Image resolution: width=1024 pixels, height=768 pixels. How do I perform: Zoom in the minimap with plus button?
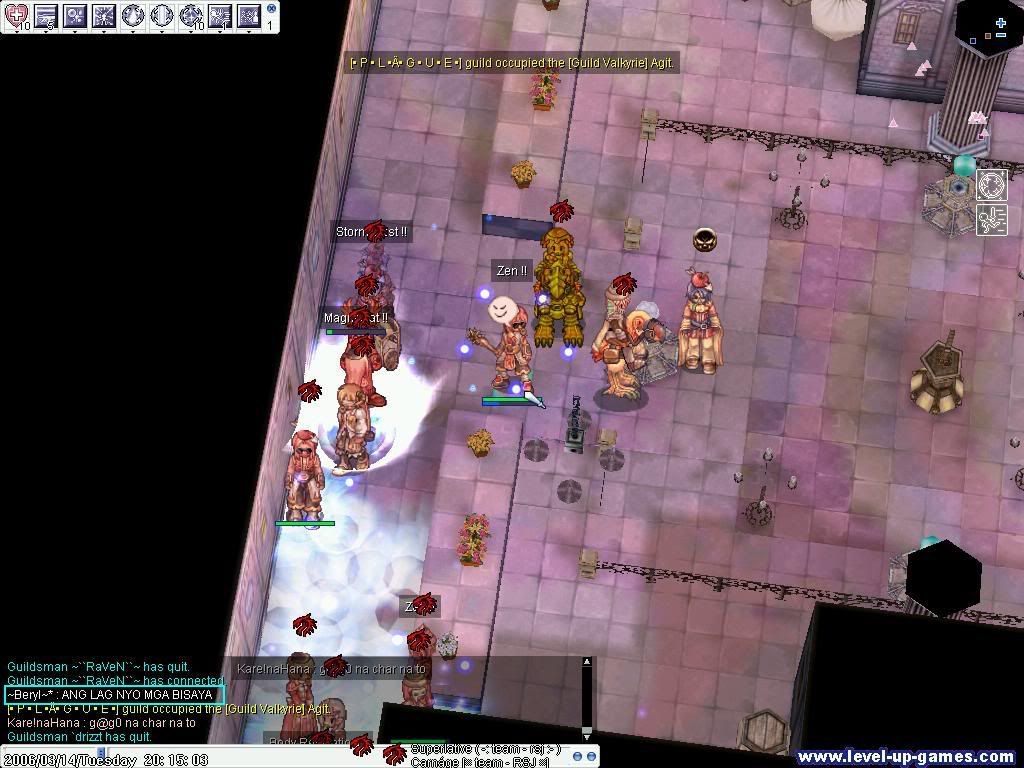(1001, 22)
